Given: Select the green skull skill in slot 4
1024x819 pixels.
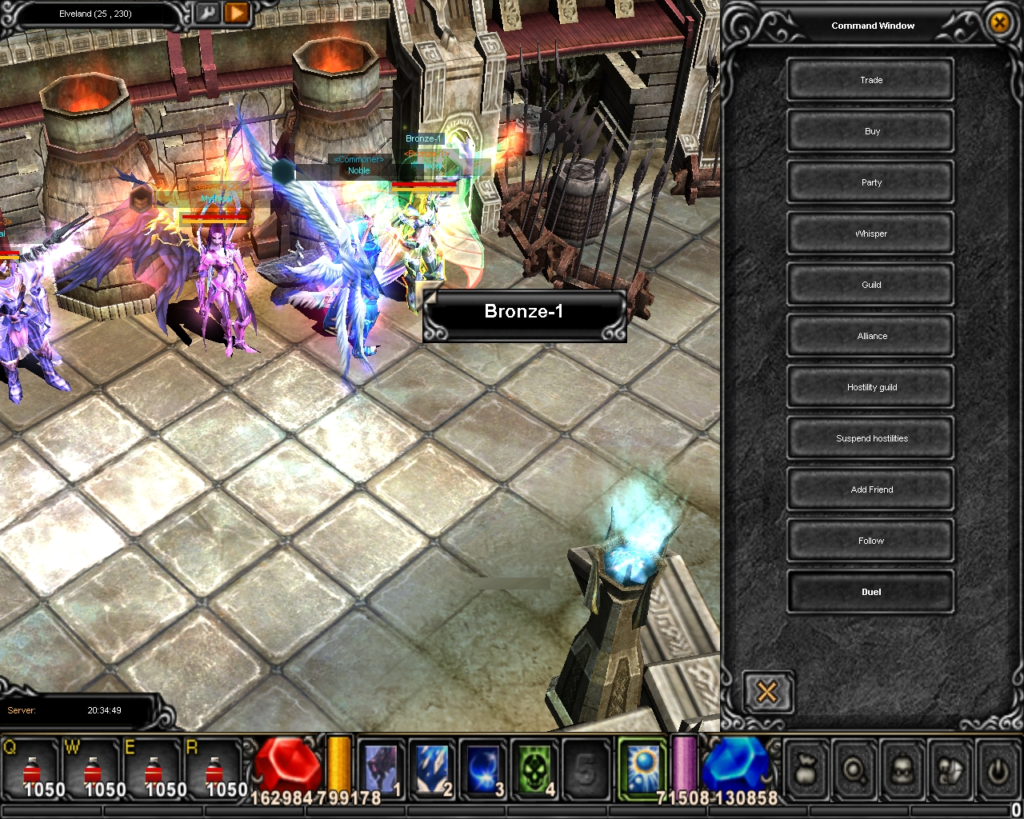Looking at the screenshot, I should (535, 769).
